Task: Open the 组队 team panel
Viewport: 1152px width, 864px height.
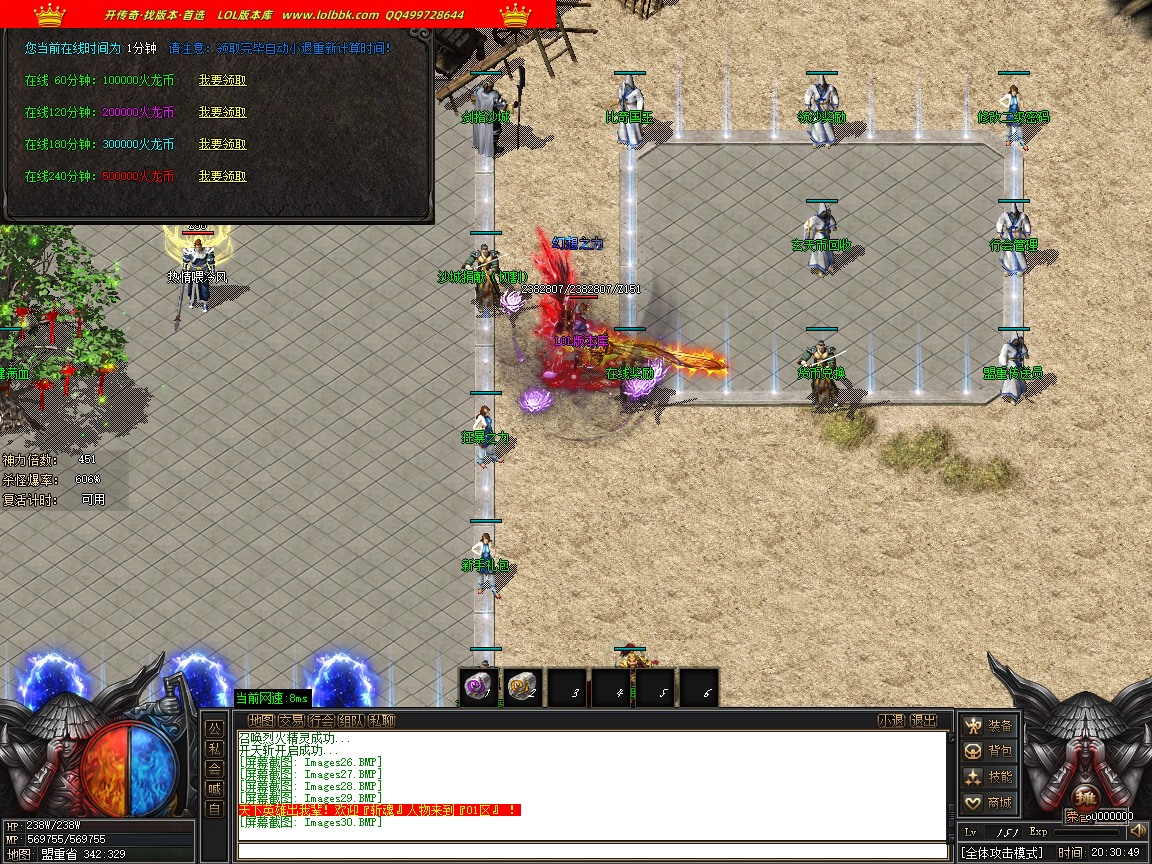Action: (351, 720)
